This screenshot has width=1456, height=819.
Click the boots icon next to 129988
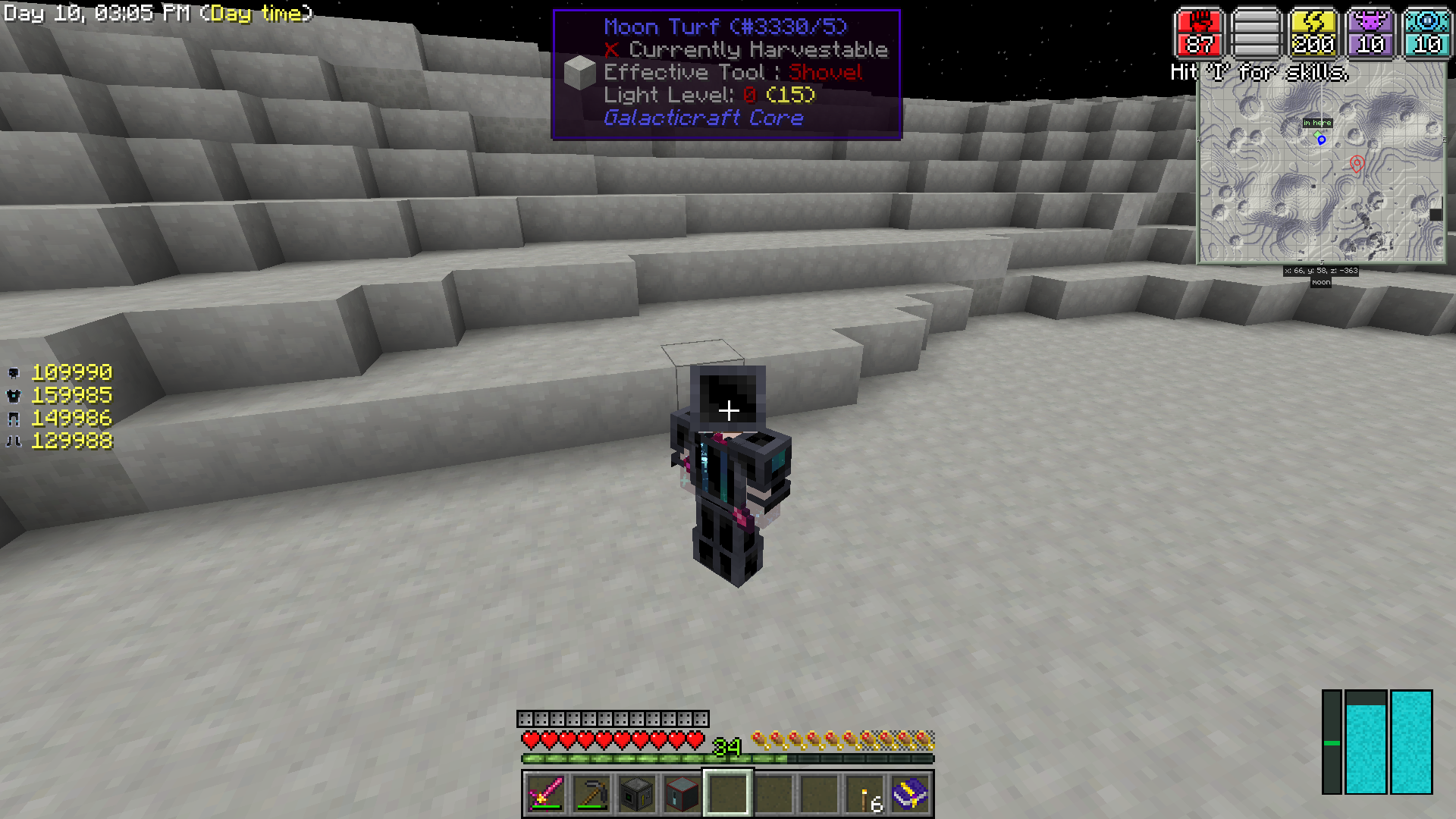coord(14,441)
